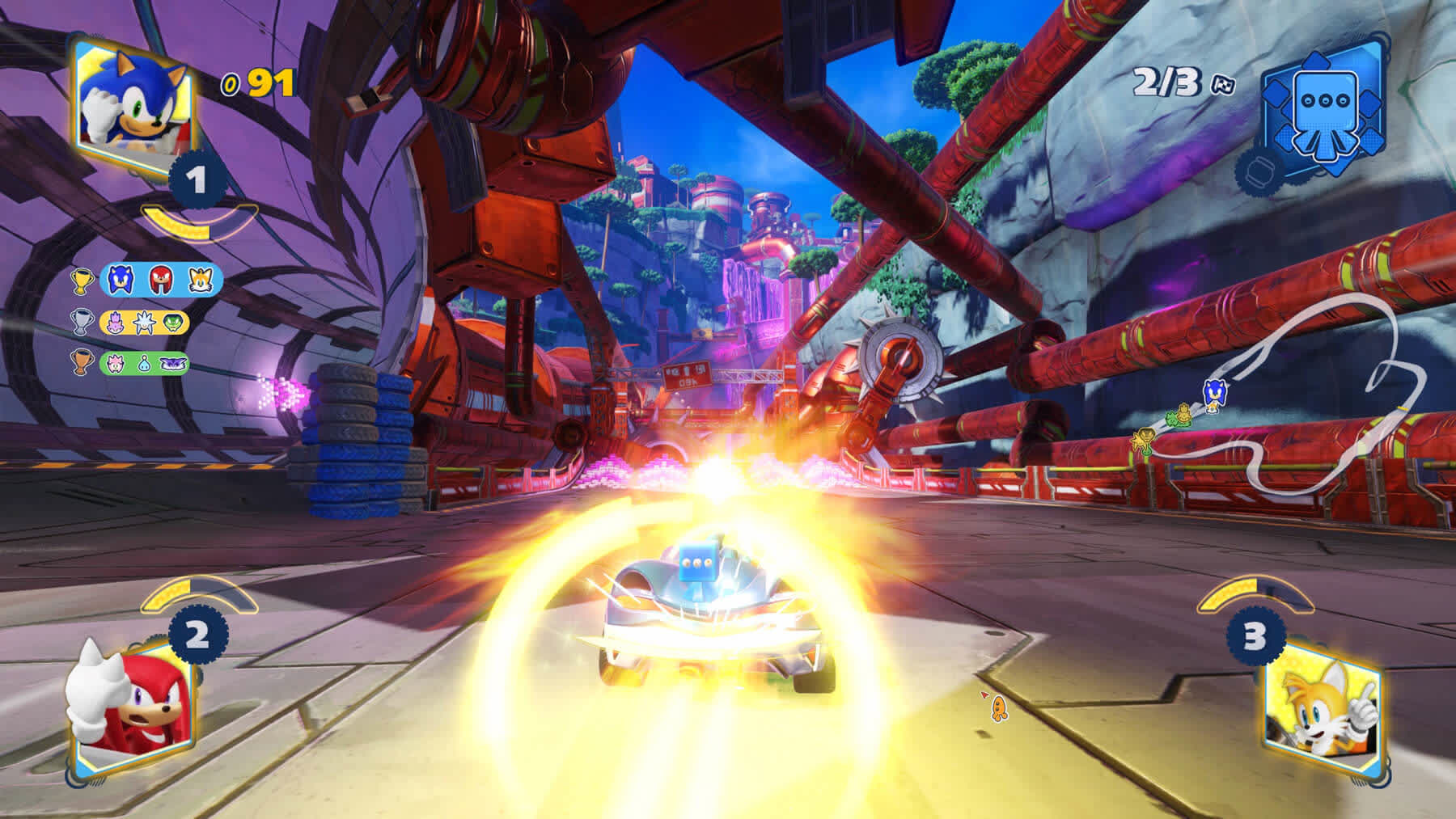This screenshot has height=819, width=1456.
Task: Expand Tails' position badge showing 3
Action: point(1255,636)
